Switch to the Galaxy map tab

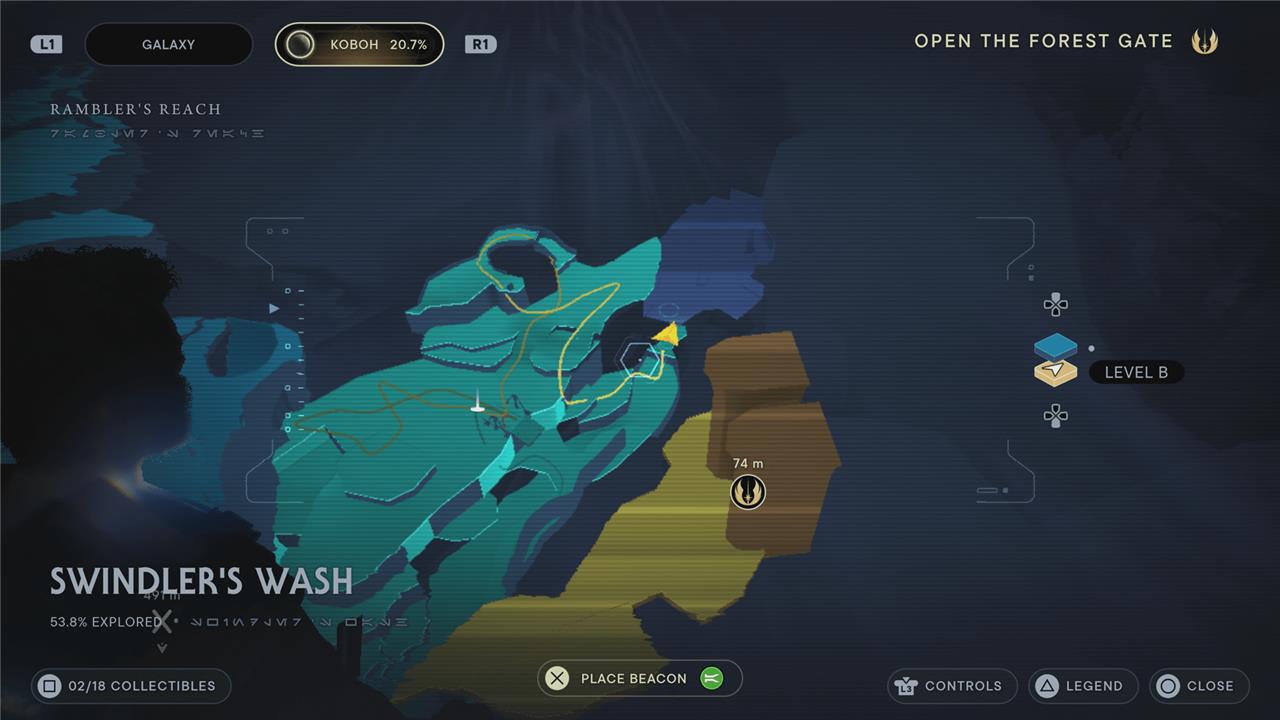click(168, 45)
